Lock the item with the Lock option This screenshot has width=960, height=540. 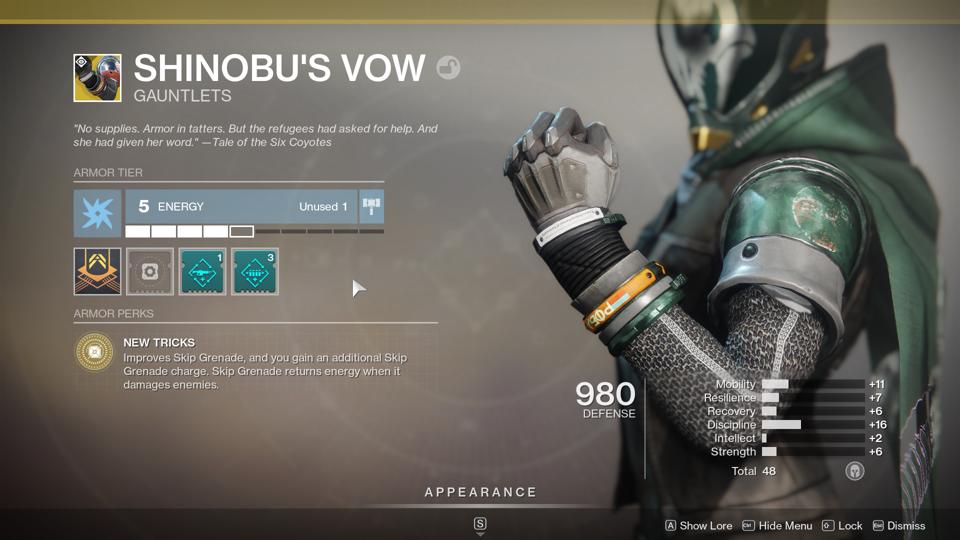click(x=842, y=526)
